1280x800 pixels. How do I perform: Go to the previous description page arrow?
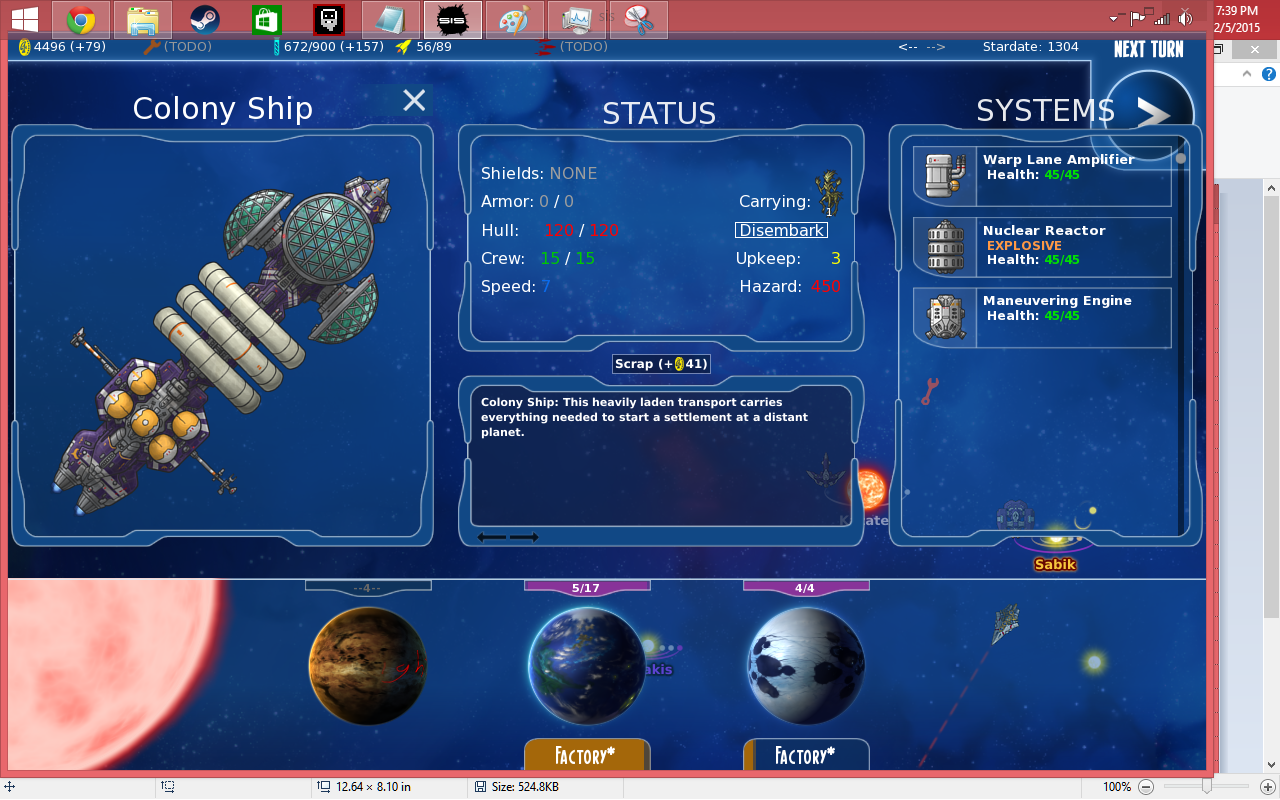(x=491, y=537)
